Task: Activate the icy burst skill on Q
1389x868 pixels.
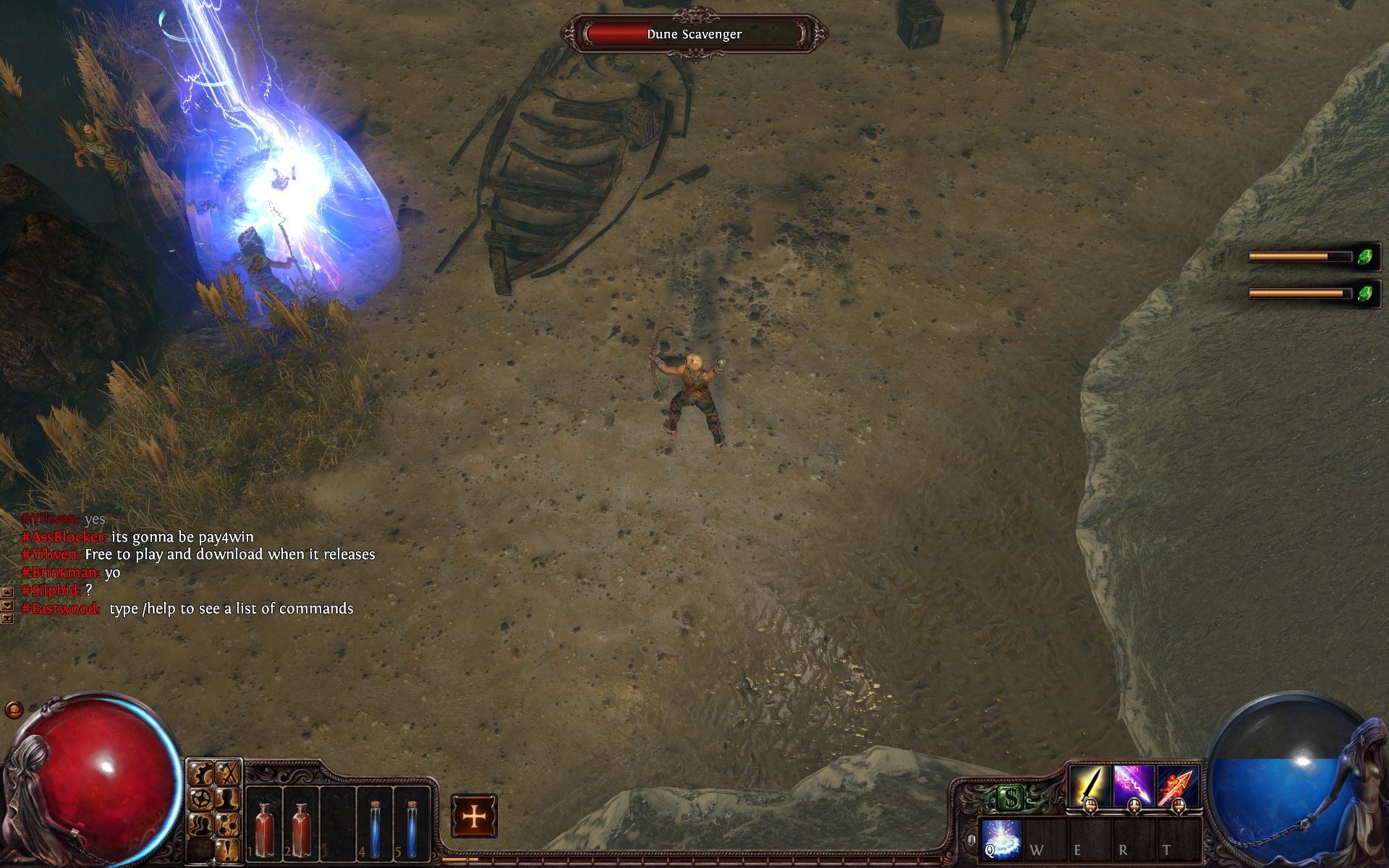Action: tap(1002, 839)
